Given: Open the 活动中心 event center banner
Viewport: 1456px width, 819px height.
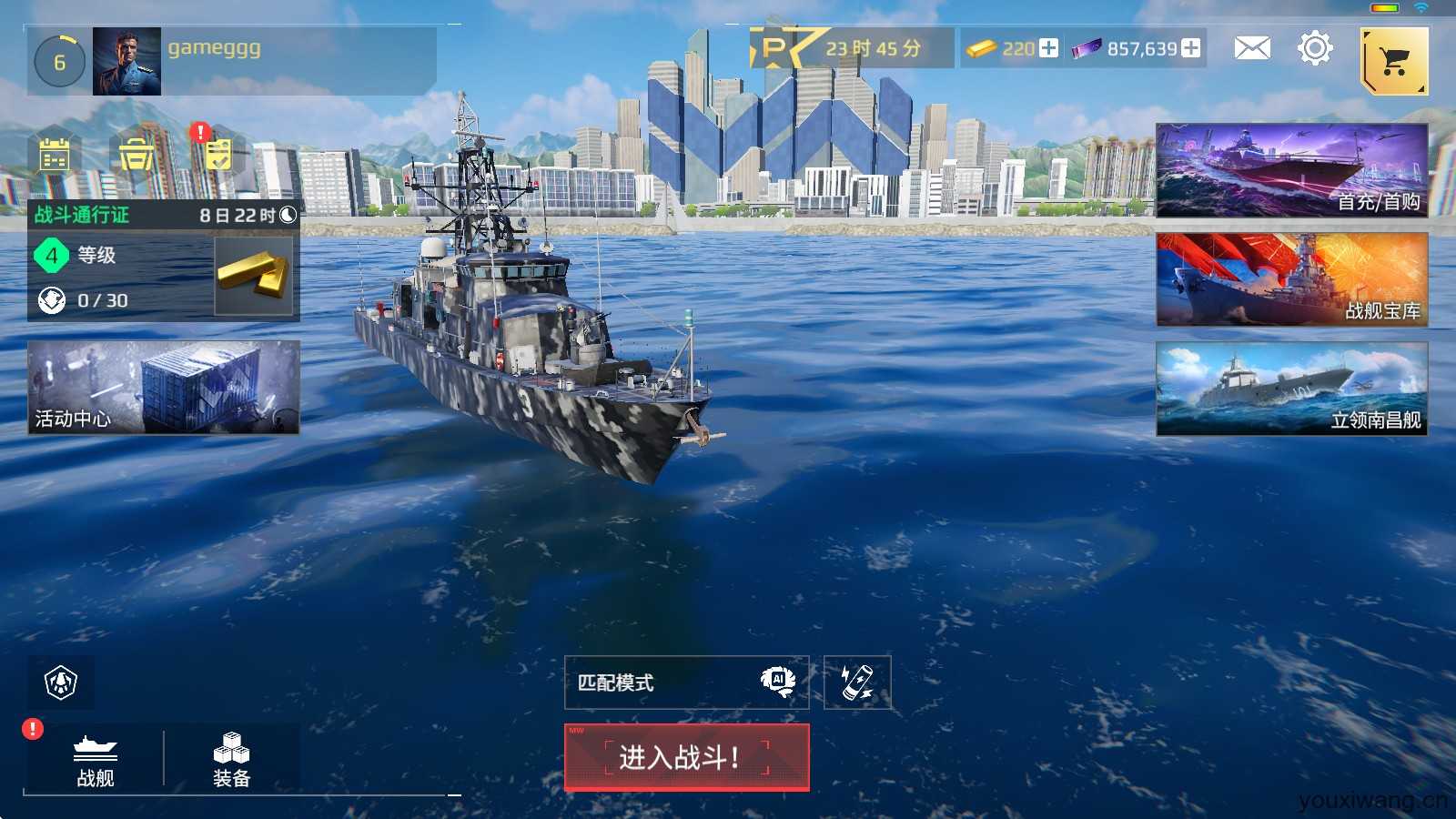Looking at the screenshot, I should tap(164, 387).
